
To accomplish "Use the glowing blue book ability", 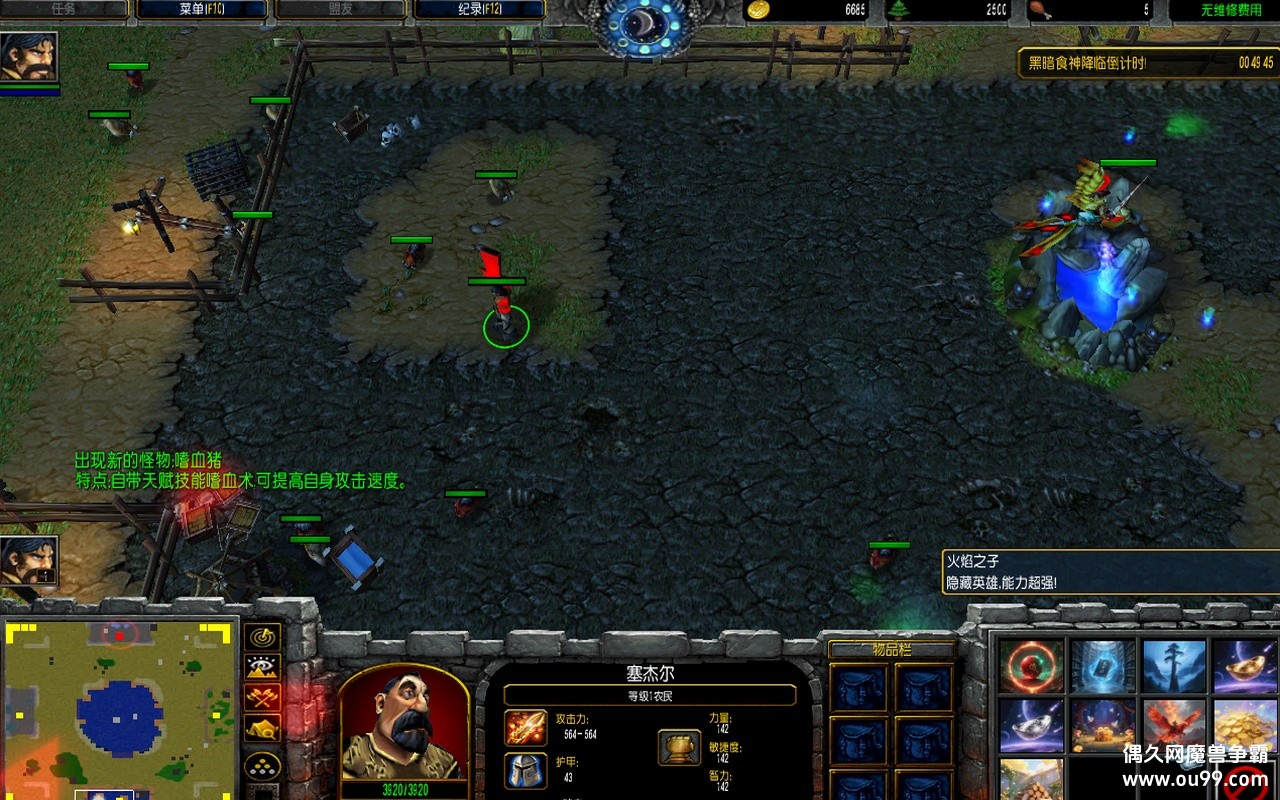I will tap(1102, 667).
